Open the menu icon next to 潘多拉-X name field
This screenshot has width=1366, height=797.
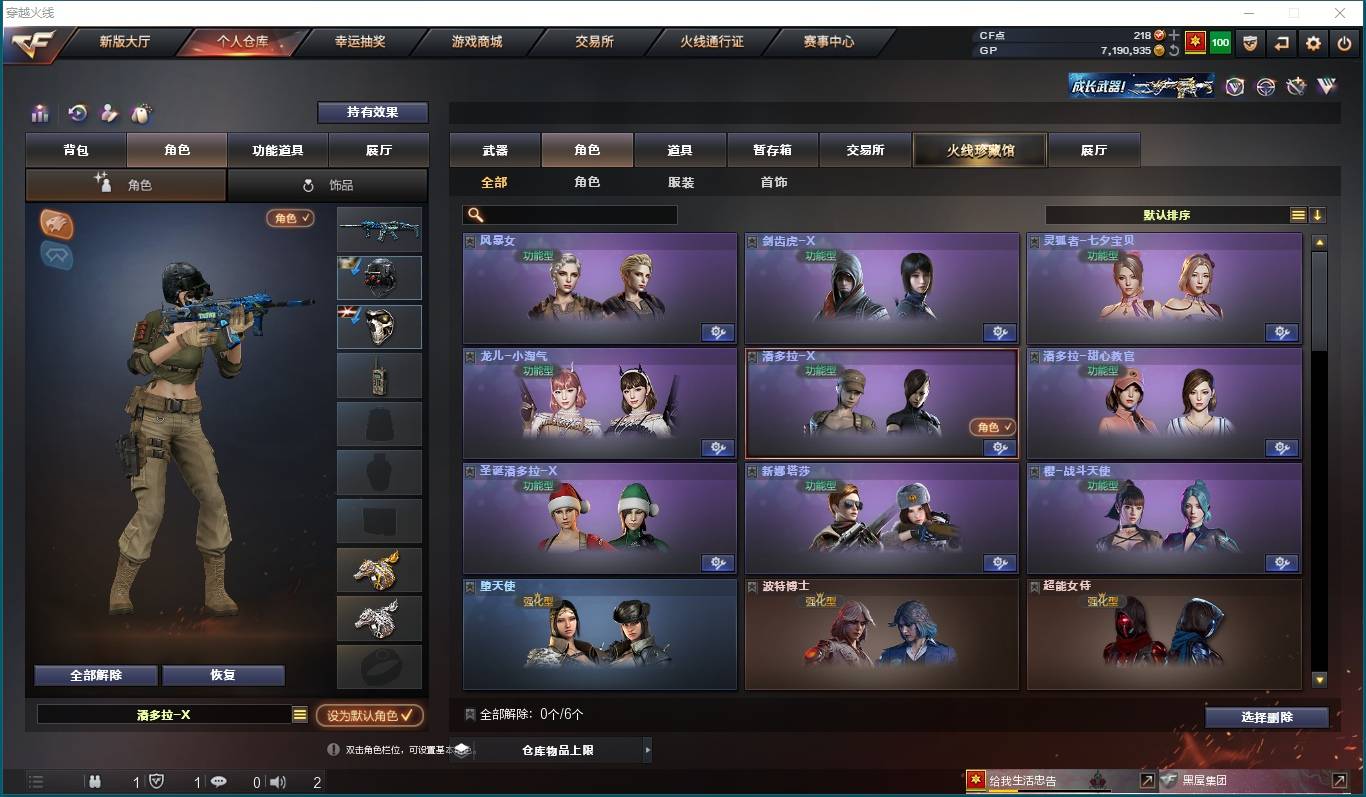(x=299, y=715)
